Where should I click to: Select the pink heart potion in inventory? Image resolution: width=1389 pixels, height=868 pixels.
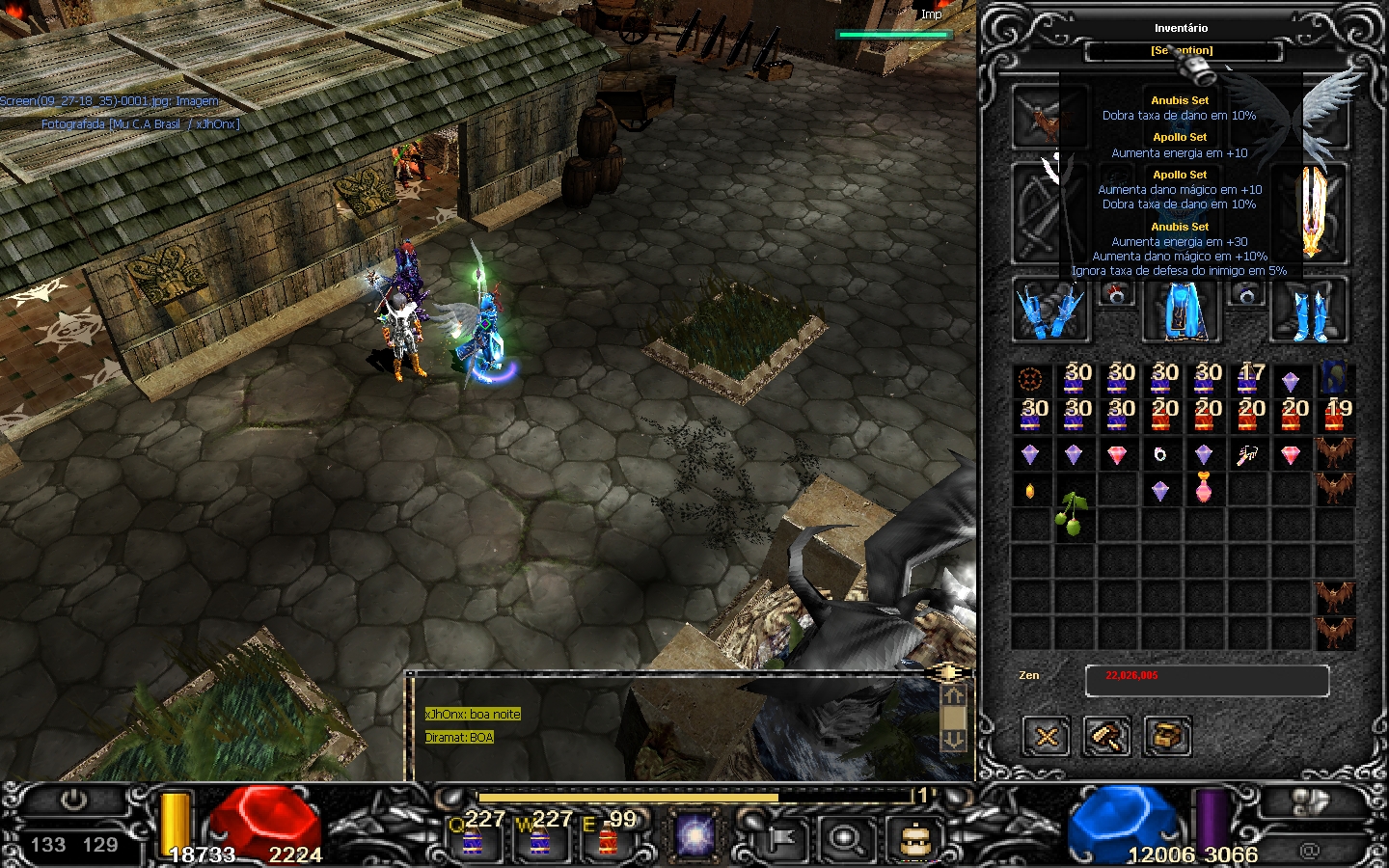pyautogui.click(x=1204, y=489)
